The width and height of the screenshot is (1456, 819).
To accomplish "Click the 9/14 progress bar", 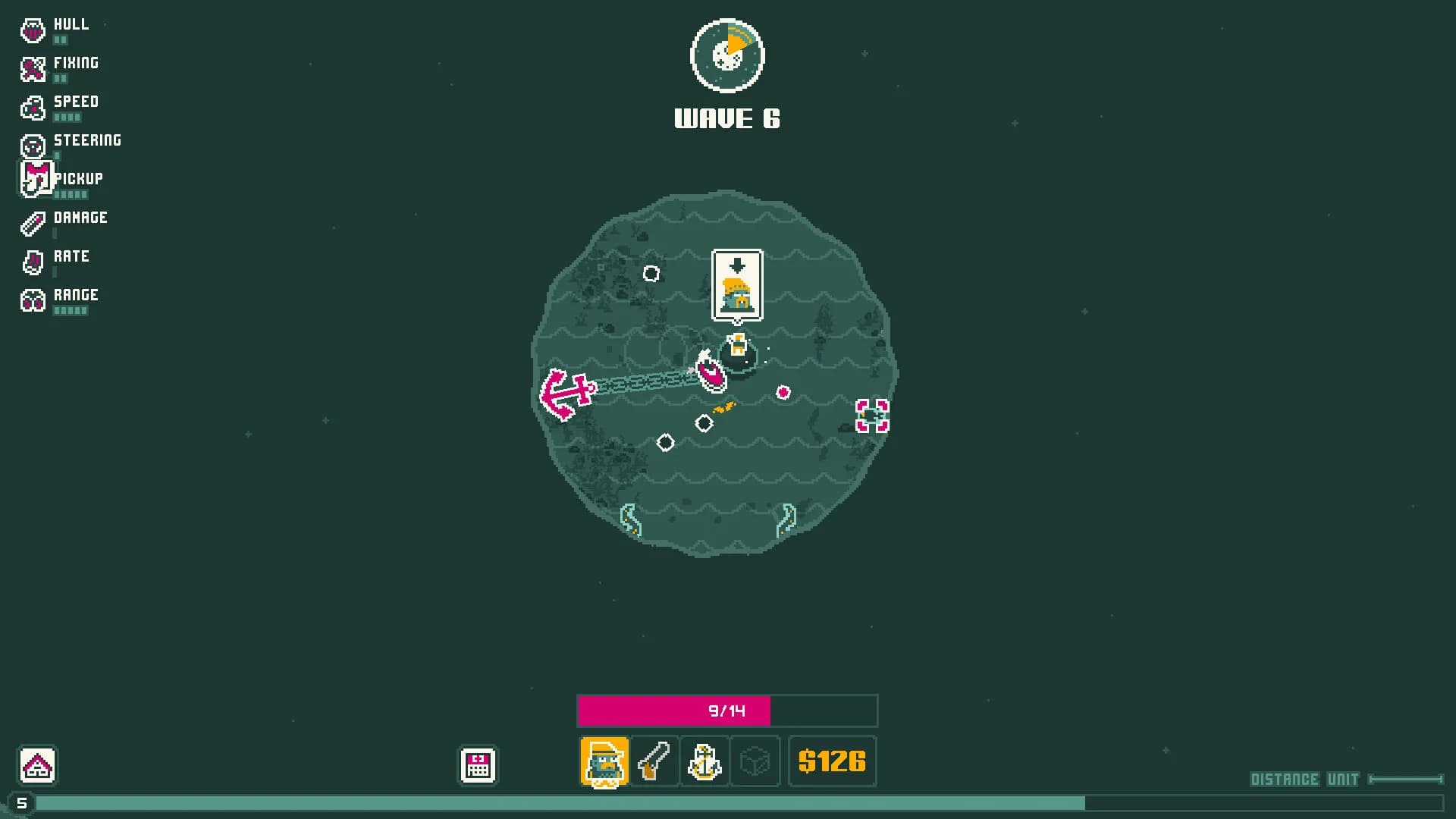I will point(726,711).
